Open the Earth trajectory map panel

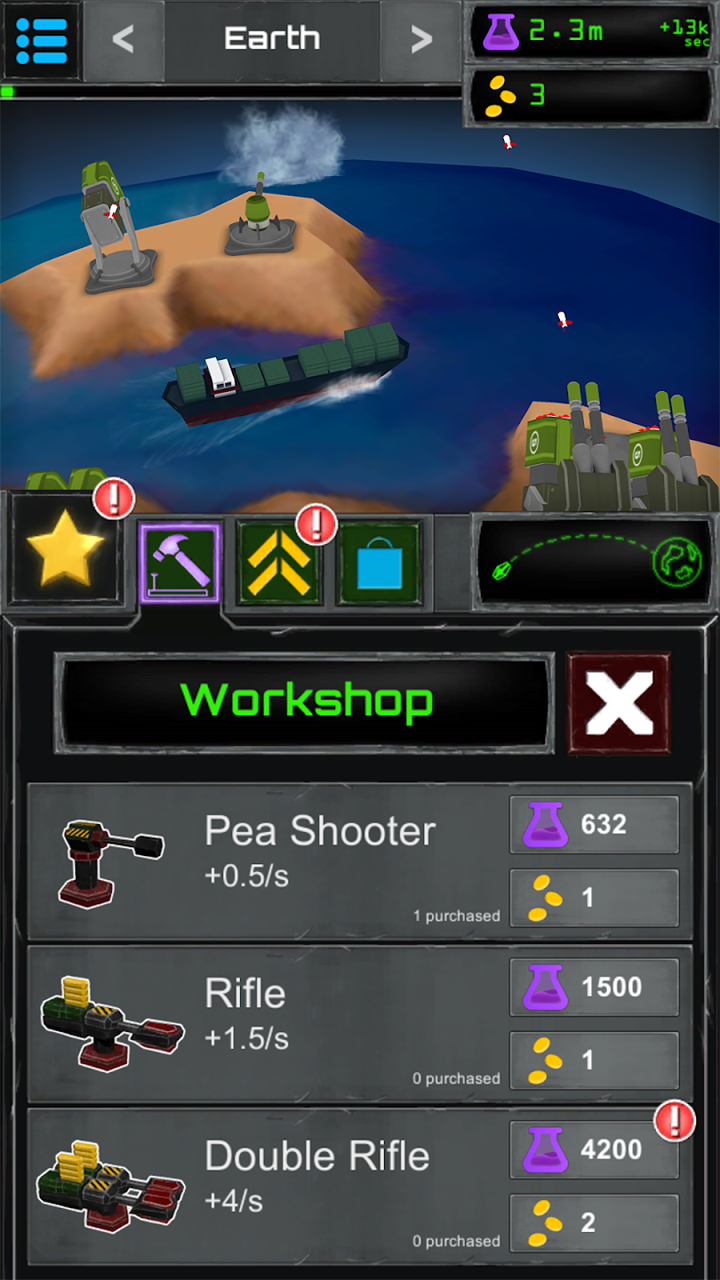(x=594, y=563)
